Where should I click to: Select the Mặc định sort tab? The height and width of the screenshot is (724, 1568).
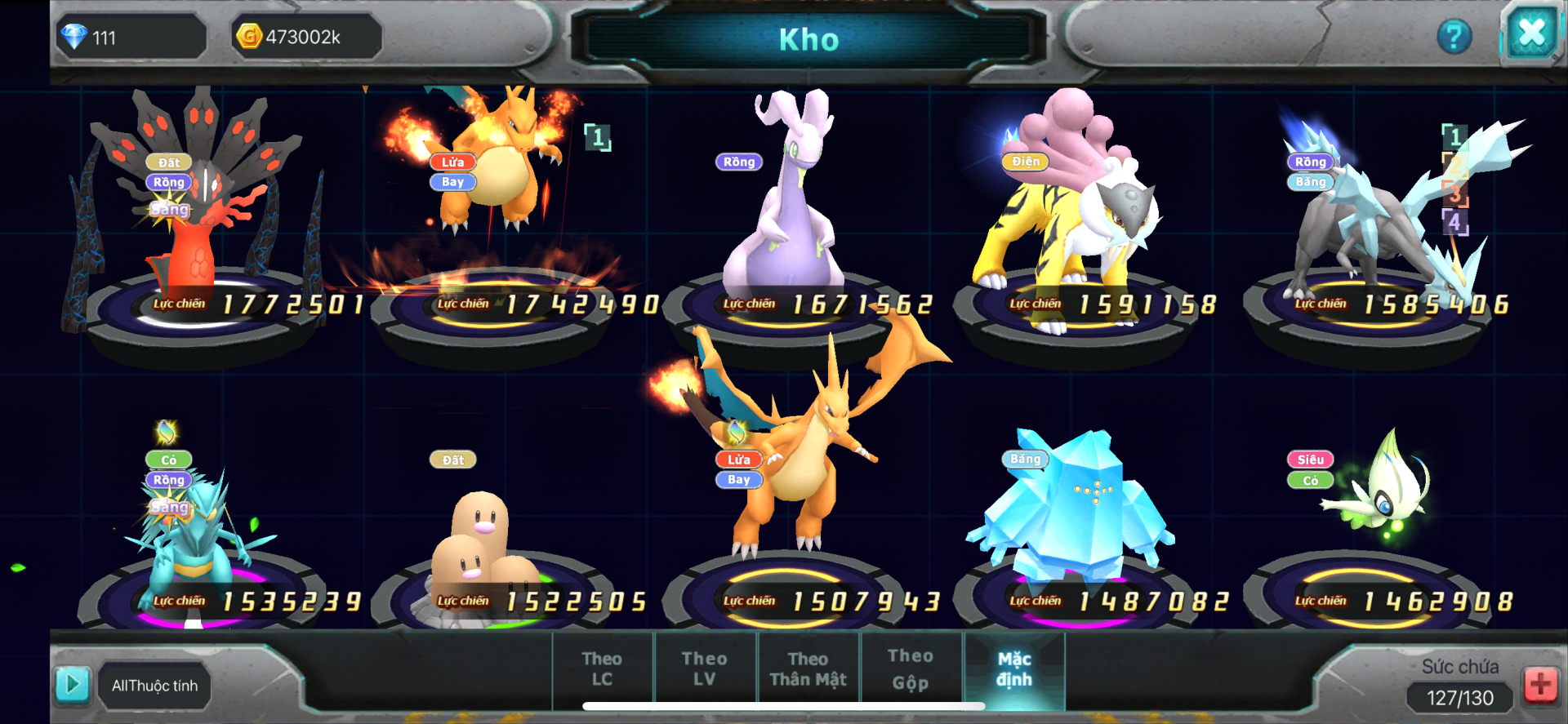1013,668
